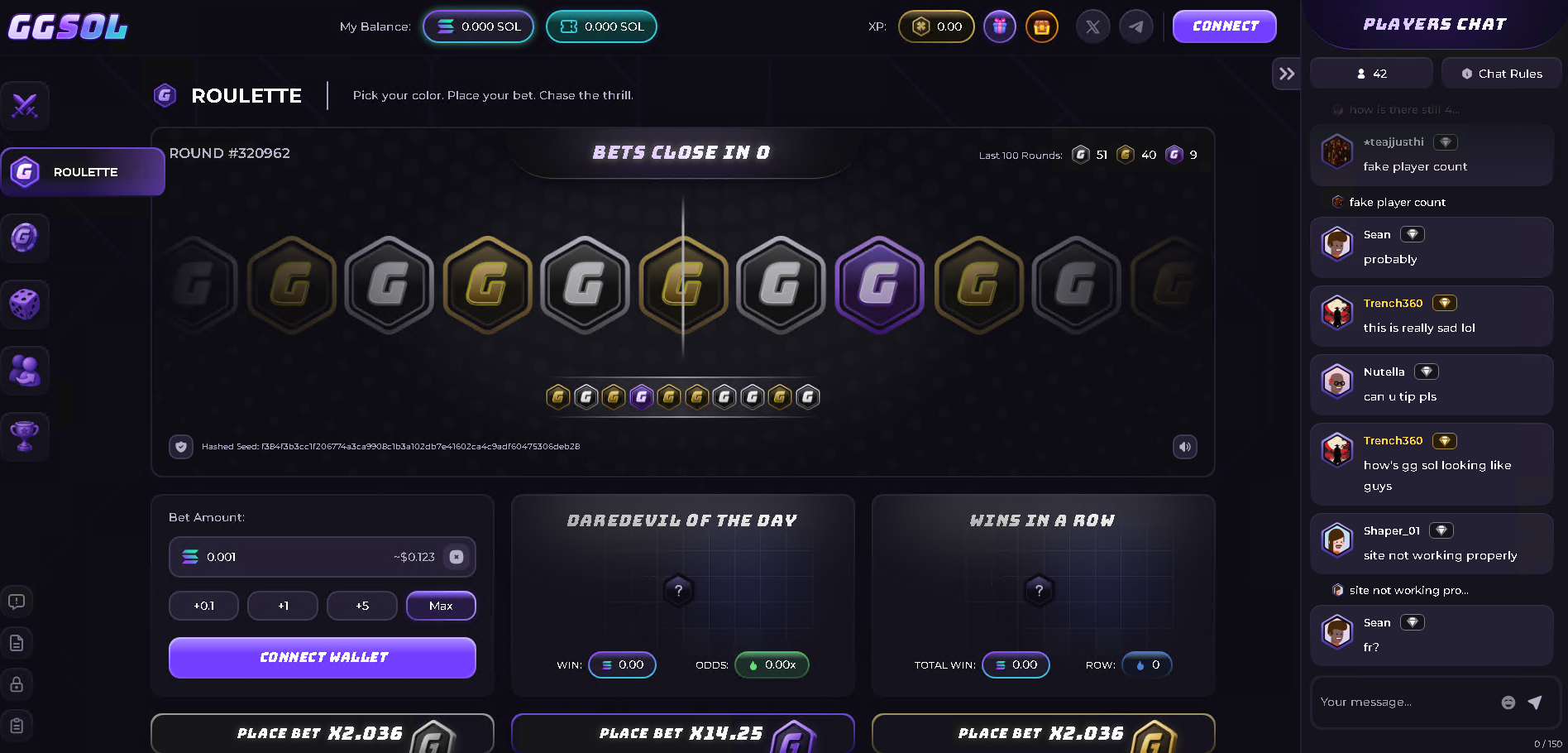The width and height of the screenshot is (1568, 753).
Task: Mute game sounds with the speaker toggle
Action: (1184, 447)
